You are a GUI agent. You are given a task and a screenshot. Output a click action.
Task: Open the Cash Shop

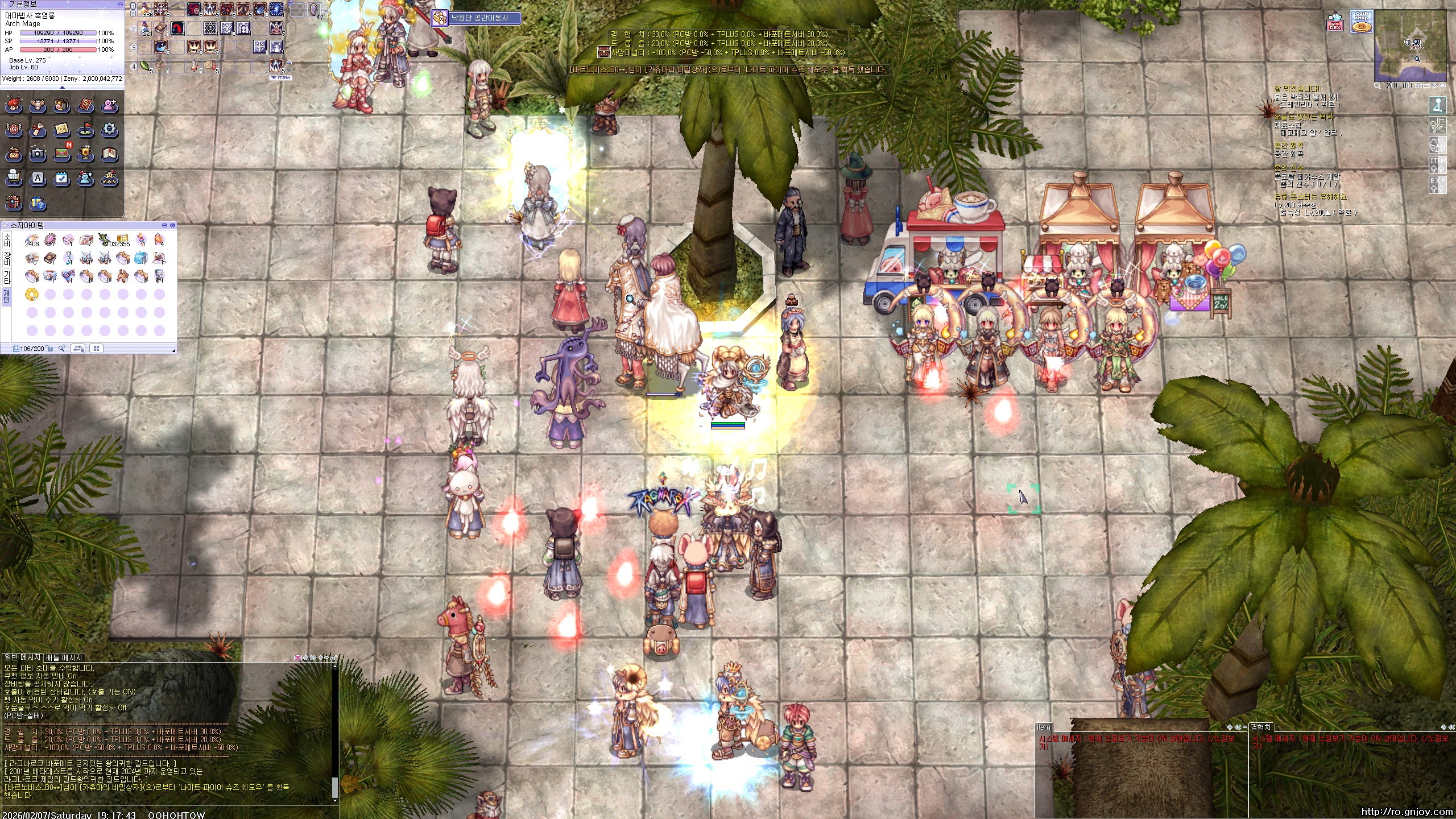pyautogui.click(x=1361, y=22)
